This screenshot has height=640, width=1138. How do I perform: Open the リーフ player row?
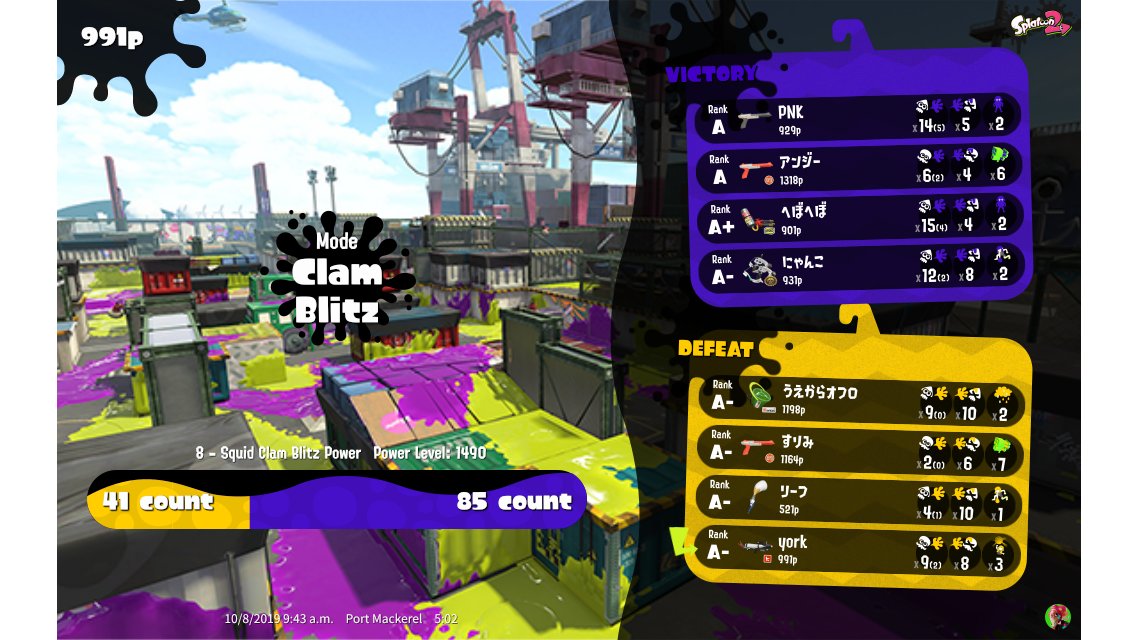[858, 499]
